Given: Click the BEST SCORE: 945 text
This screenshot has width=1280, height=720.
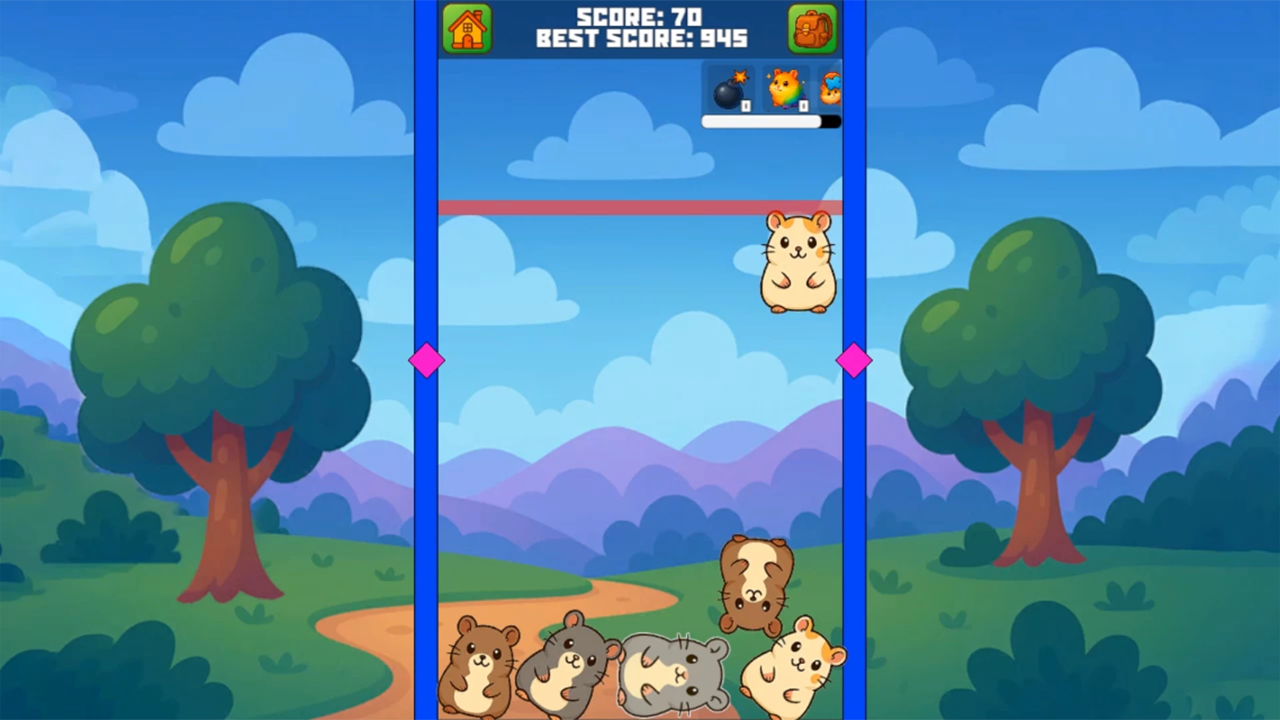Looking at the screenshot, I should (x=640, y=39).
